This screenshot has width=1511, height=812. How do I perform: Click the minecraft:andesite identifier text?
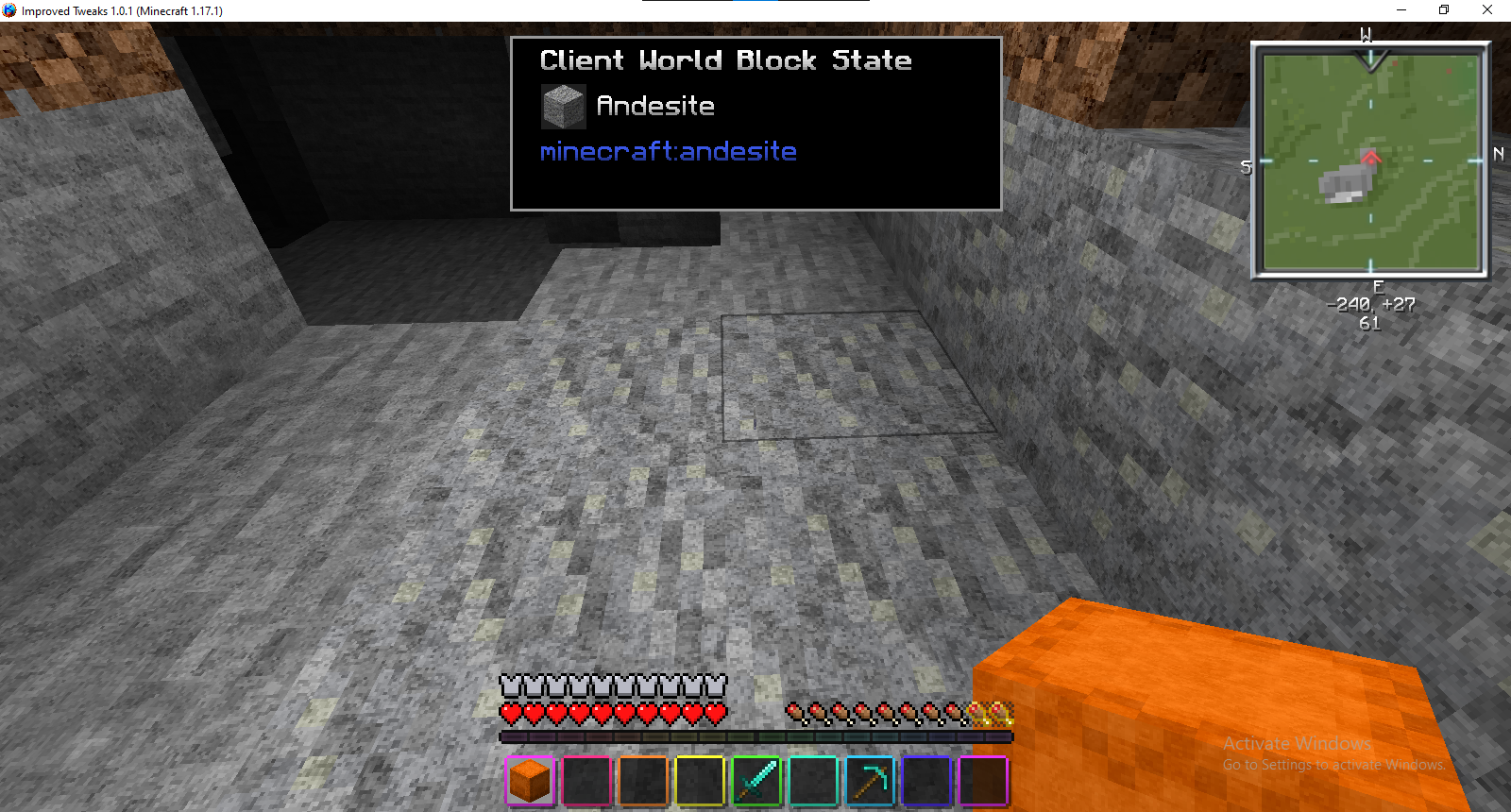click(668, 151)
